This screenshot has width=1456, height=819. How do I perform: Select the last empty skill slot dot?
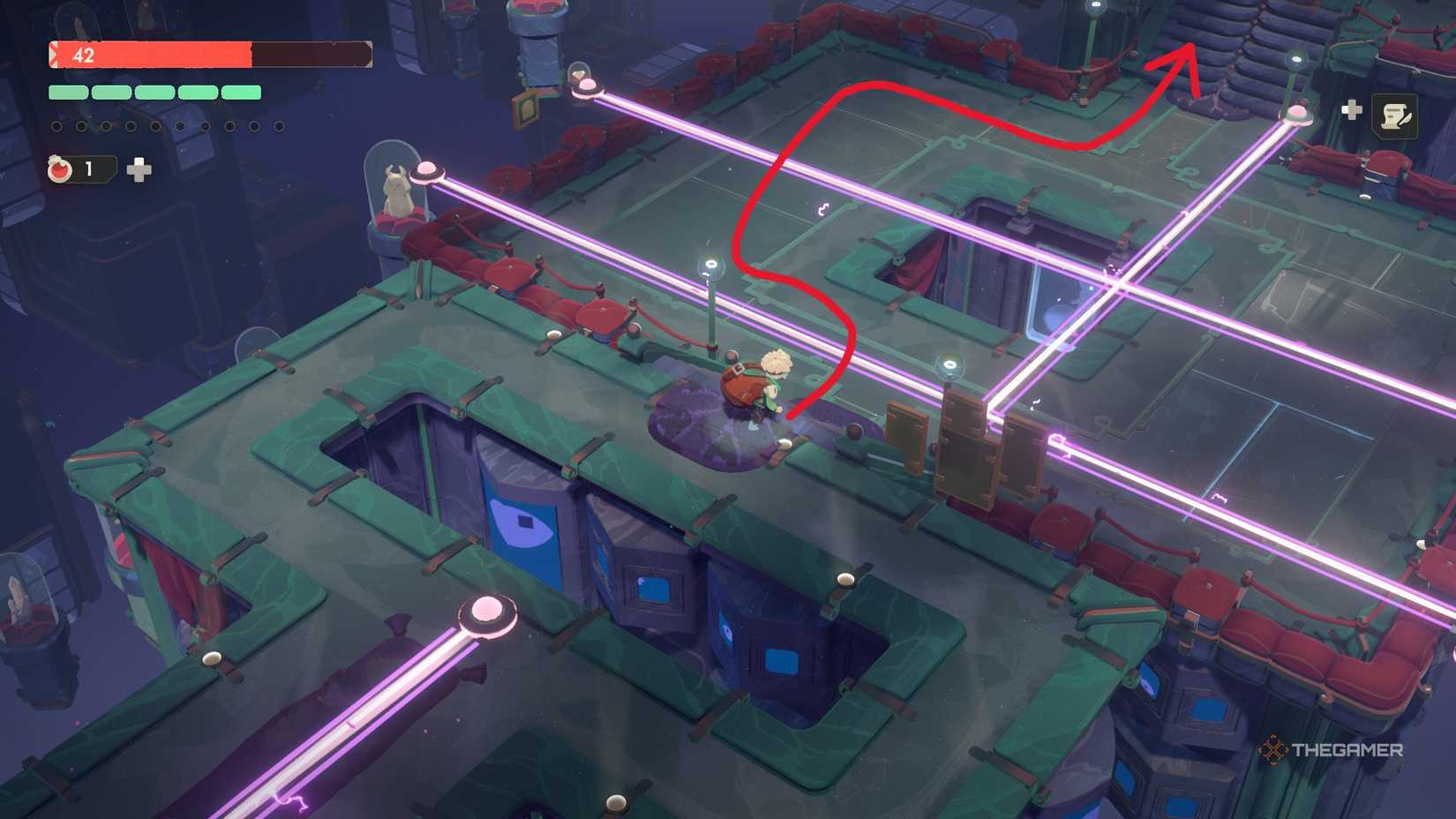[x=278, y=126]
